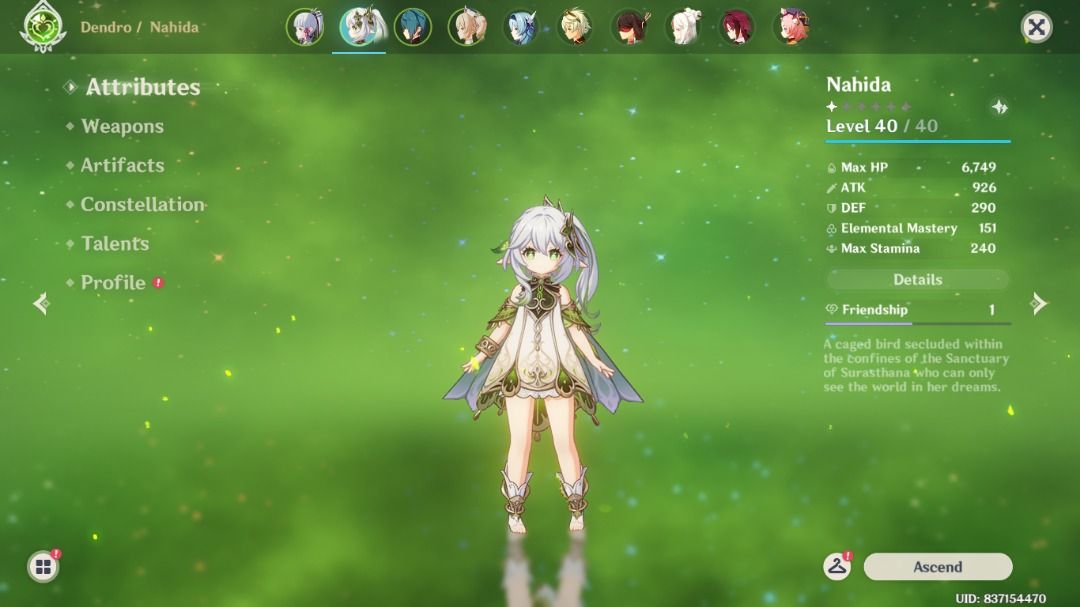Choose the pink-haired character portrait
This screenshot has width=1080, height=607.
point(791,27)
